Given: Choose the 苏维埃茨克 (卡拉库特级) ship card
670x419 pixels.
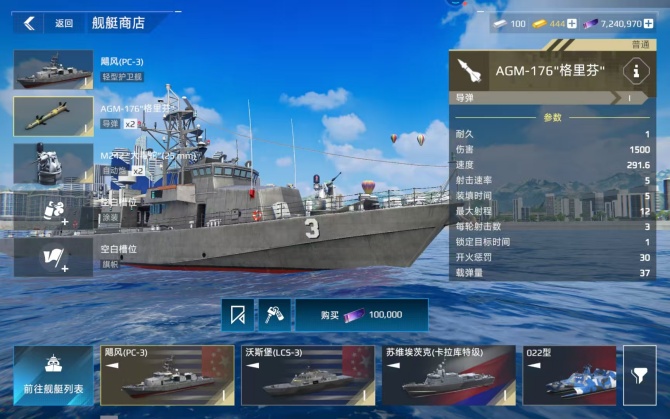Looking at the screenshot, I should (x=445, y=375).
